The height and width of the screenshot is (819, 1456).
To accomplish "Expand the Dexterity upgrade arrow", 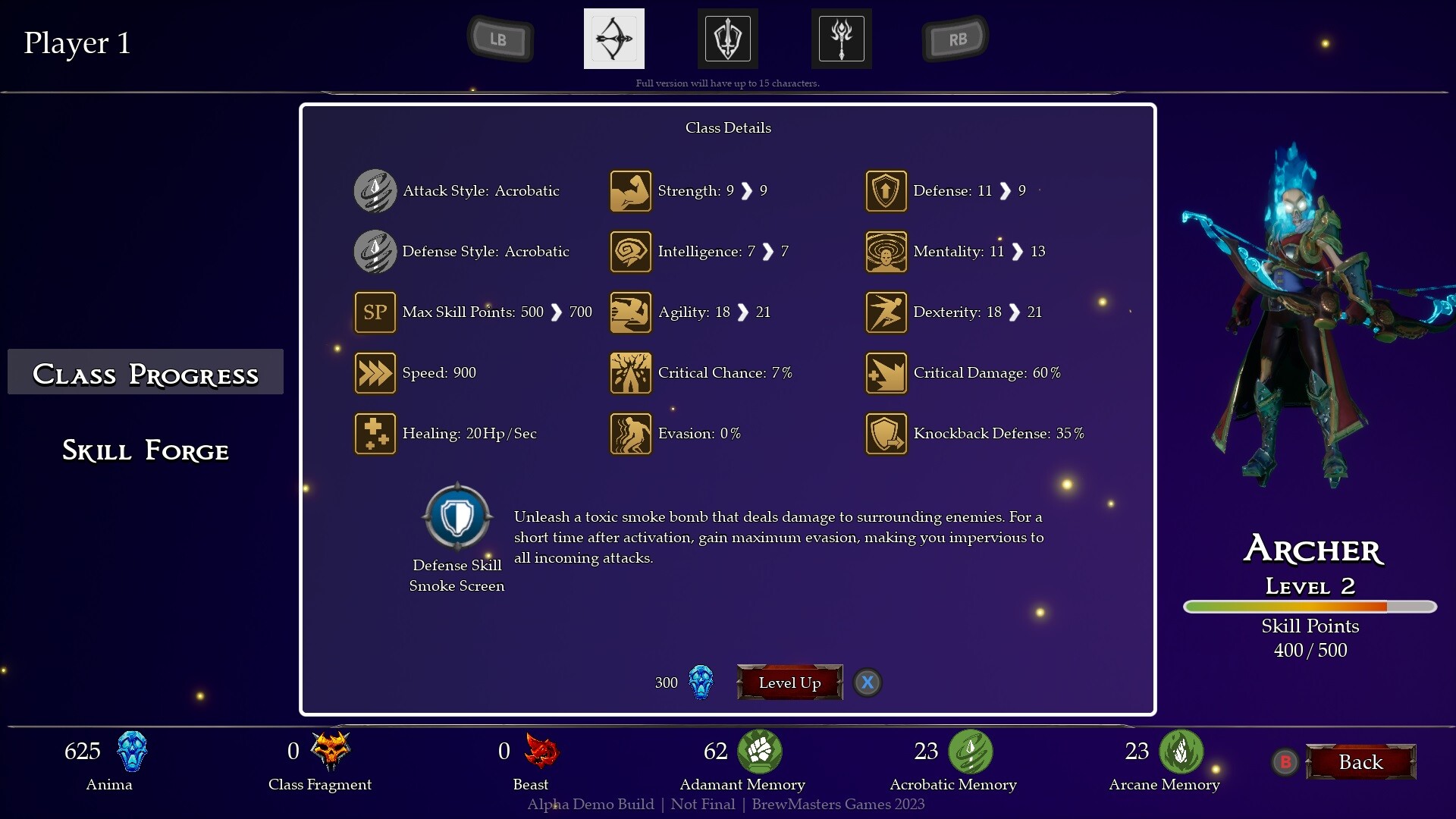I will (1016, 312).
